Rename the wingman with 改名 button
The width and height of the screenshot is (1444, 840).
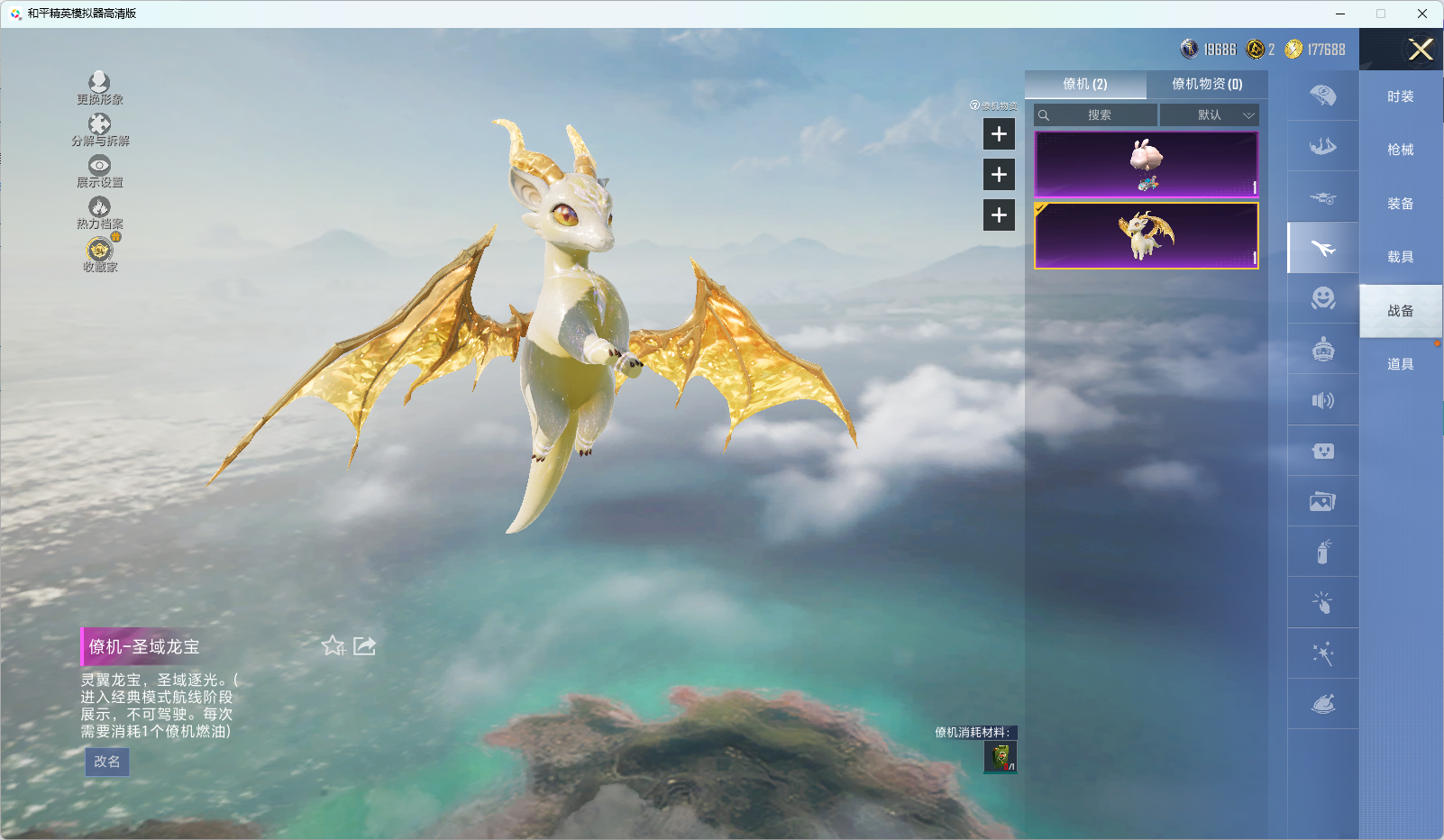(x=107, y=762)
